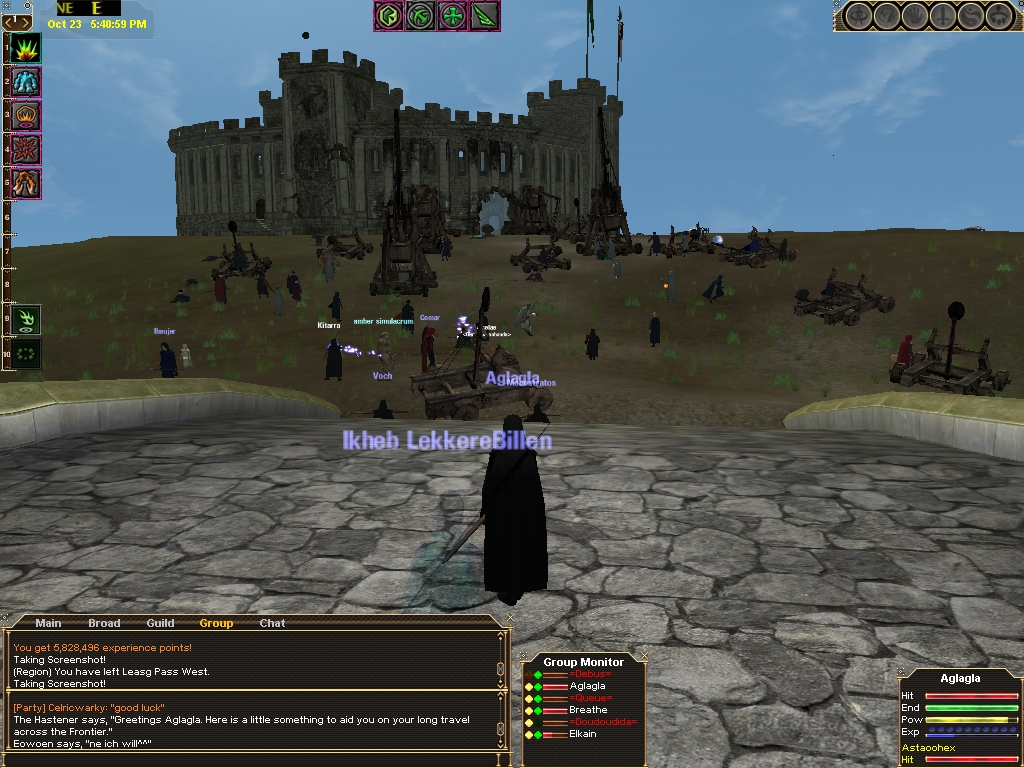The image size is (1024, 768).
Task: Activate the green-yellow burst spell in slot 1
Action: (26, 48)
